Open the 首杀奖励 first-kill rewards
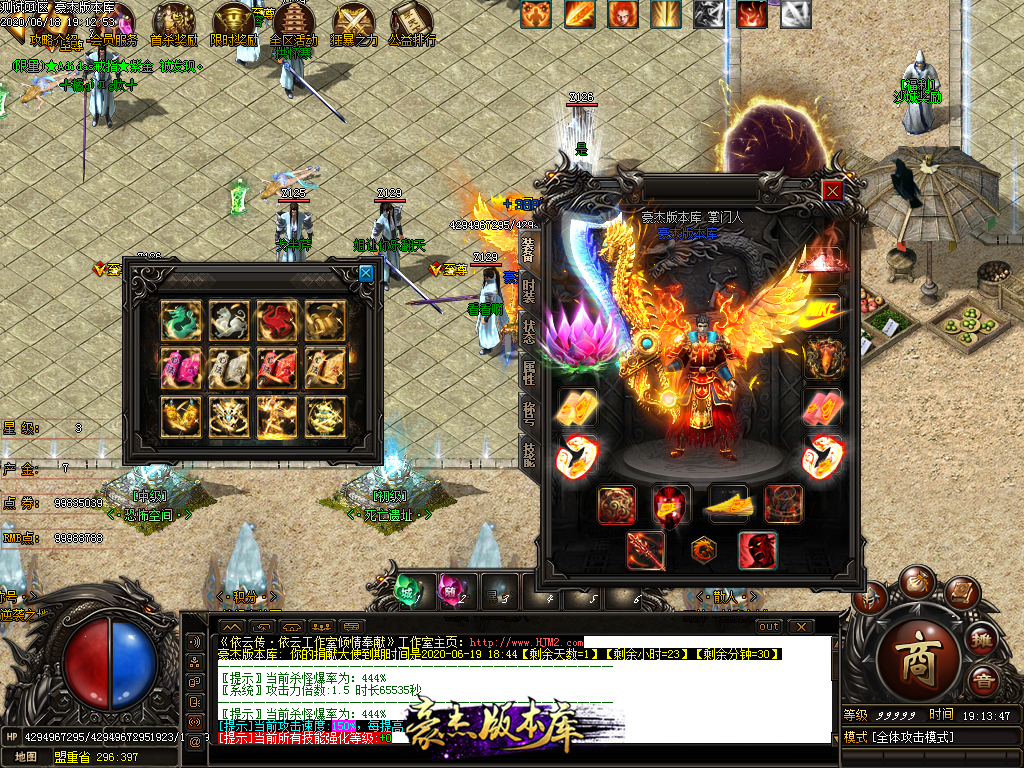Viewport: 1024px width, 768px height. point(173,21)
